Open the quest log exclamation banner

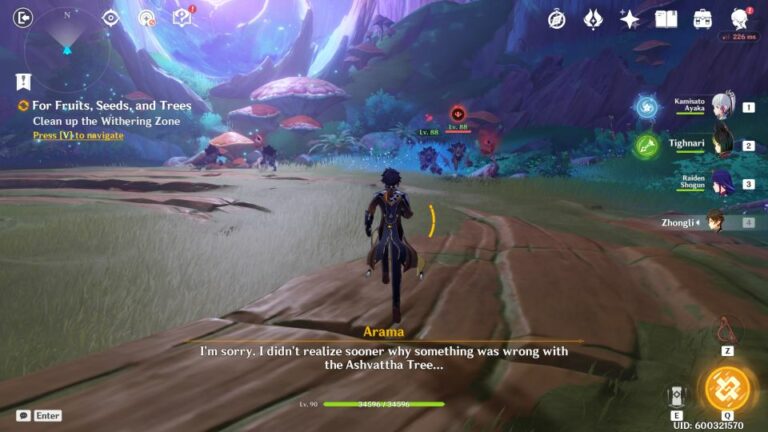pyautogui.click(x=23, y=82)
